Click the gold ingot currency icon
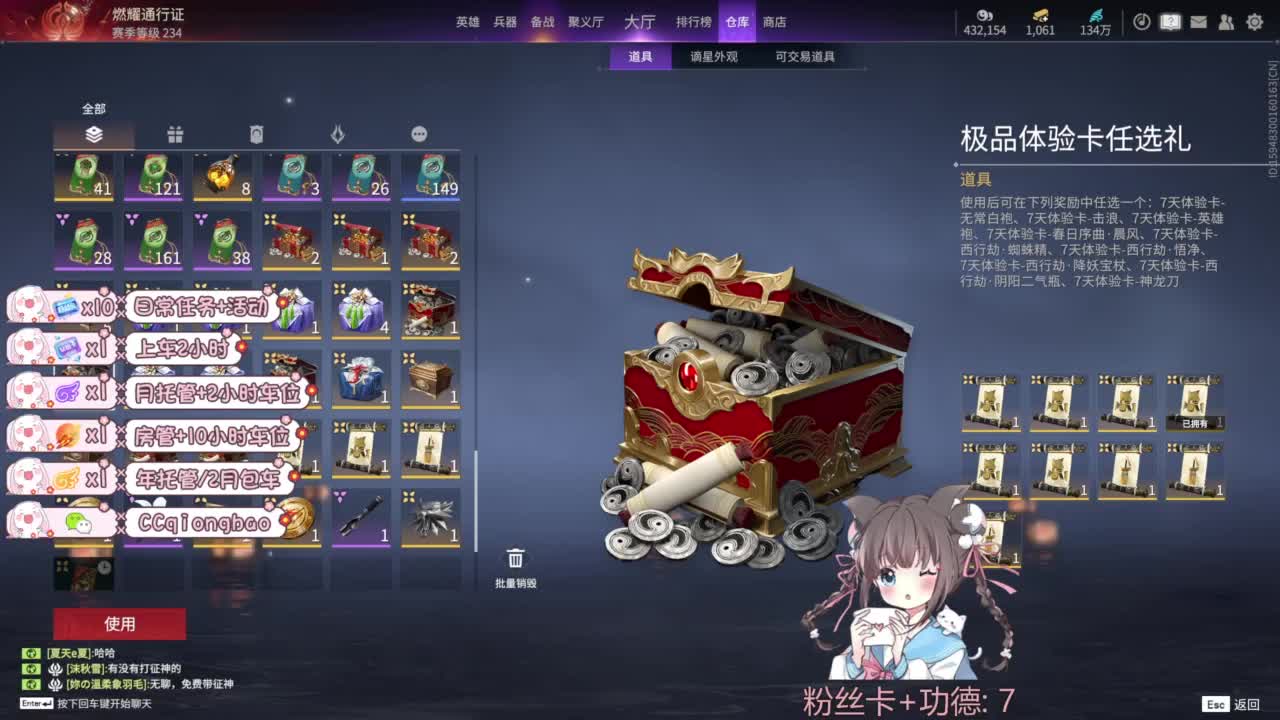1280x720 pixels. (1041, 14)
